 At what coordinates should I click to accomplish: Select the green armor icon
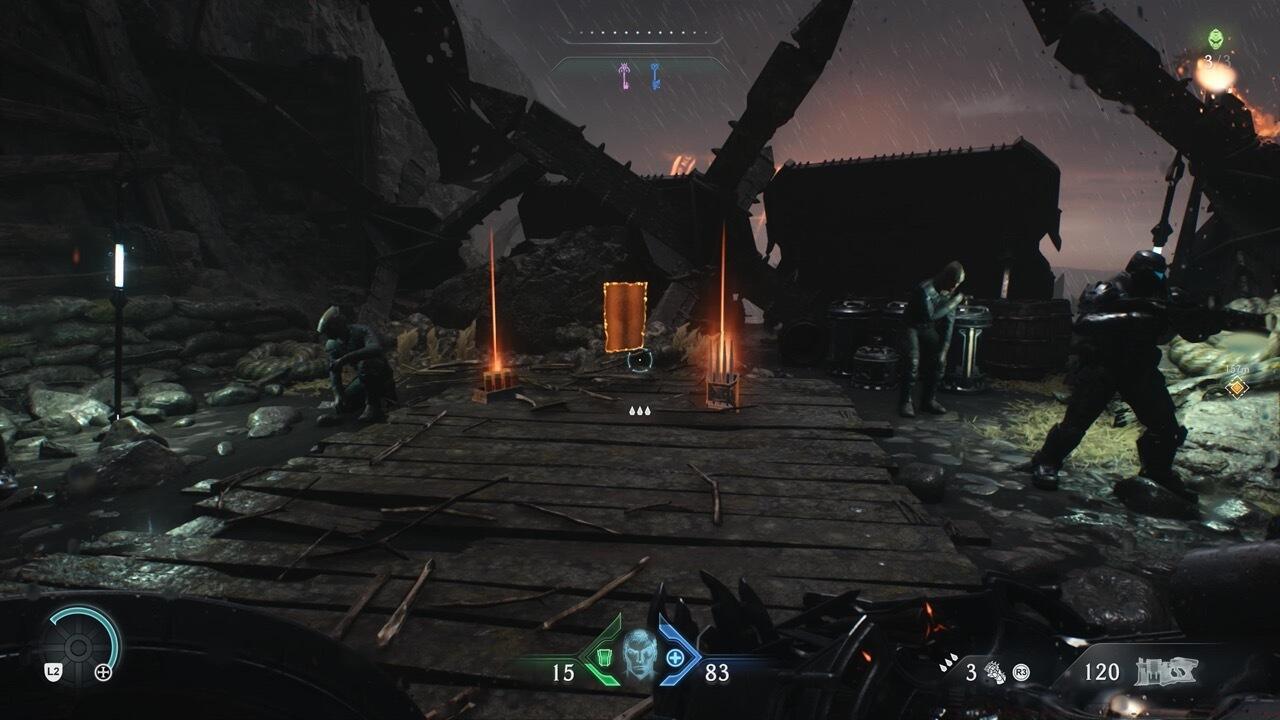click(x=602, y=658)
